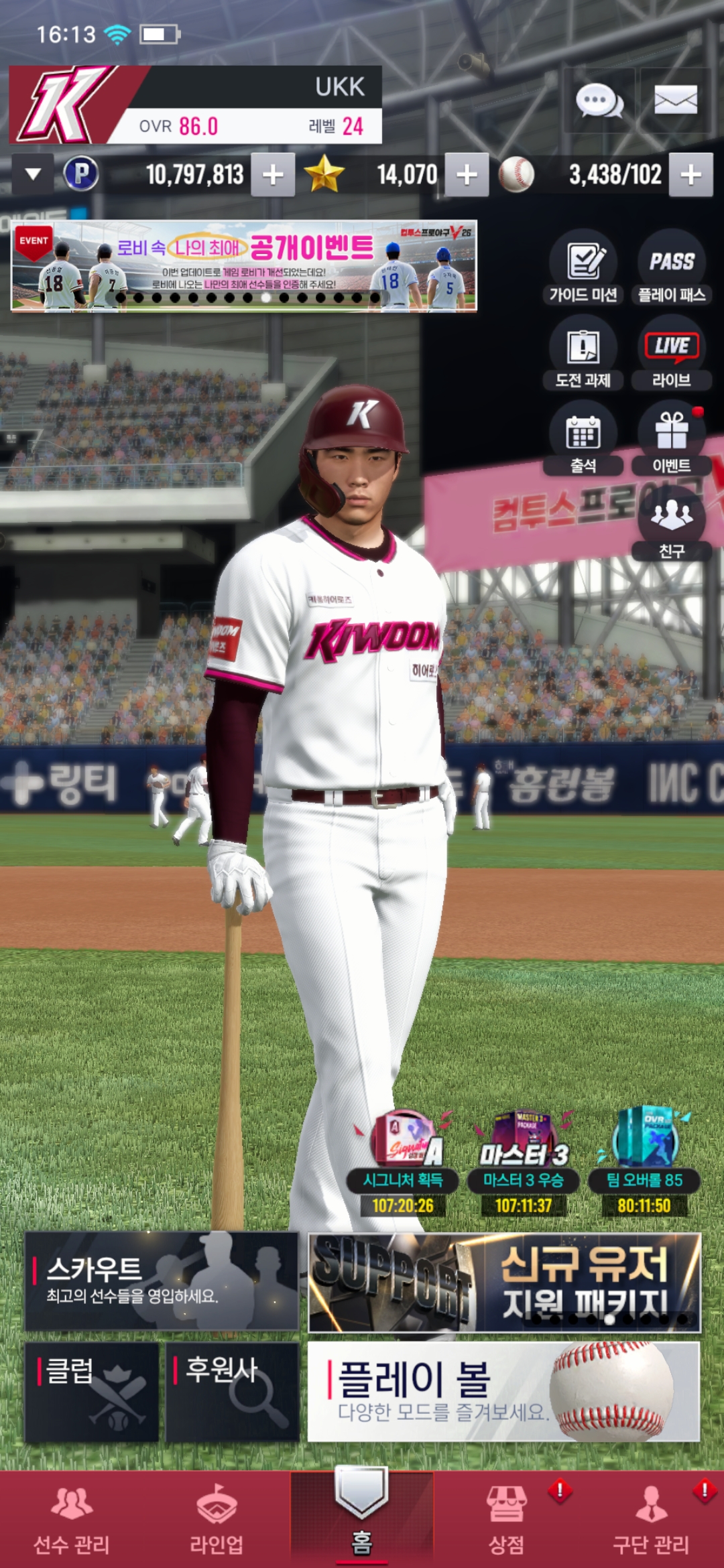Check 출석 attendance calendar
Screen dimensions: 724x1568
coord(583,438)
